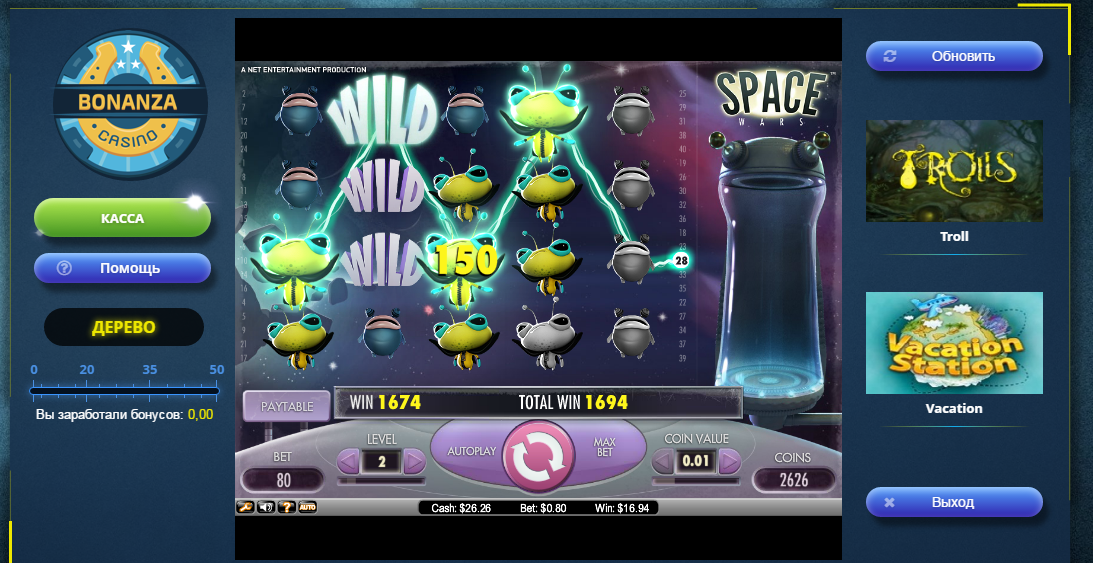The width and height of the screenshot is (1093, 563).
Task: Open the question mark help icon
Action: click(x=285, y=507)
